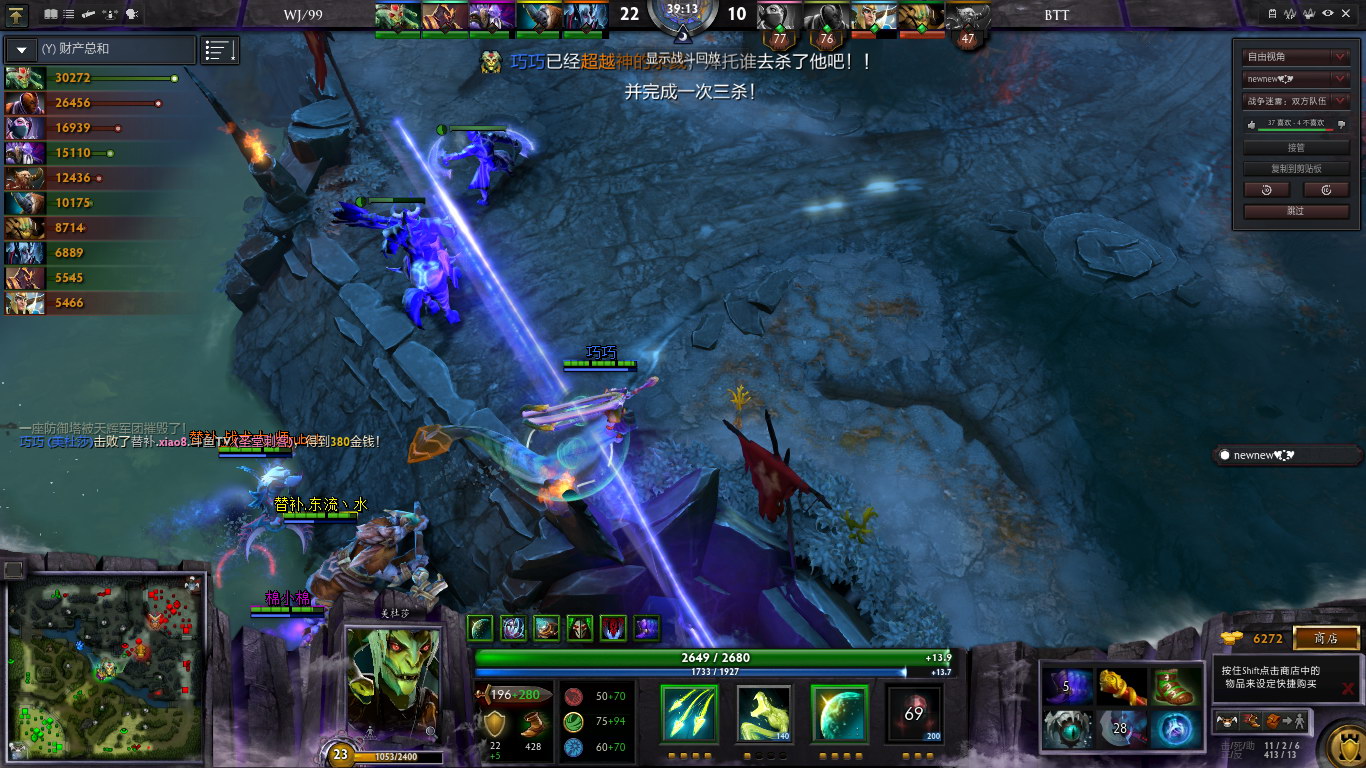Activate the Stone Gaze ultimate ability icon
This screenshot has width=1366, height=768.
click(914, 714)
